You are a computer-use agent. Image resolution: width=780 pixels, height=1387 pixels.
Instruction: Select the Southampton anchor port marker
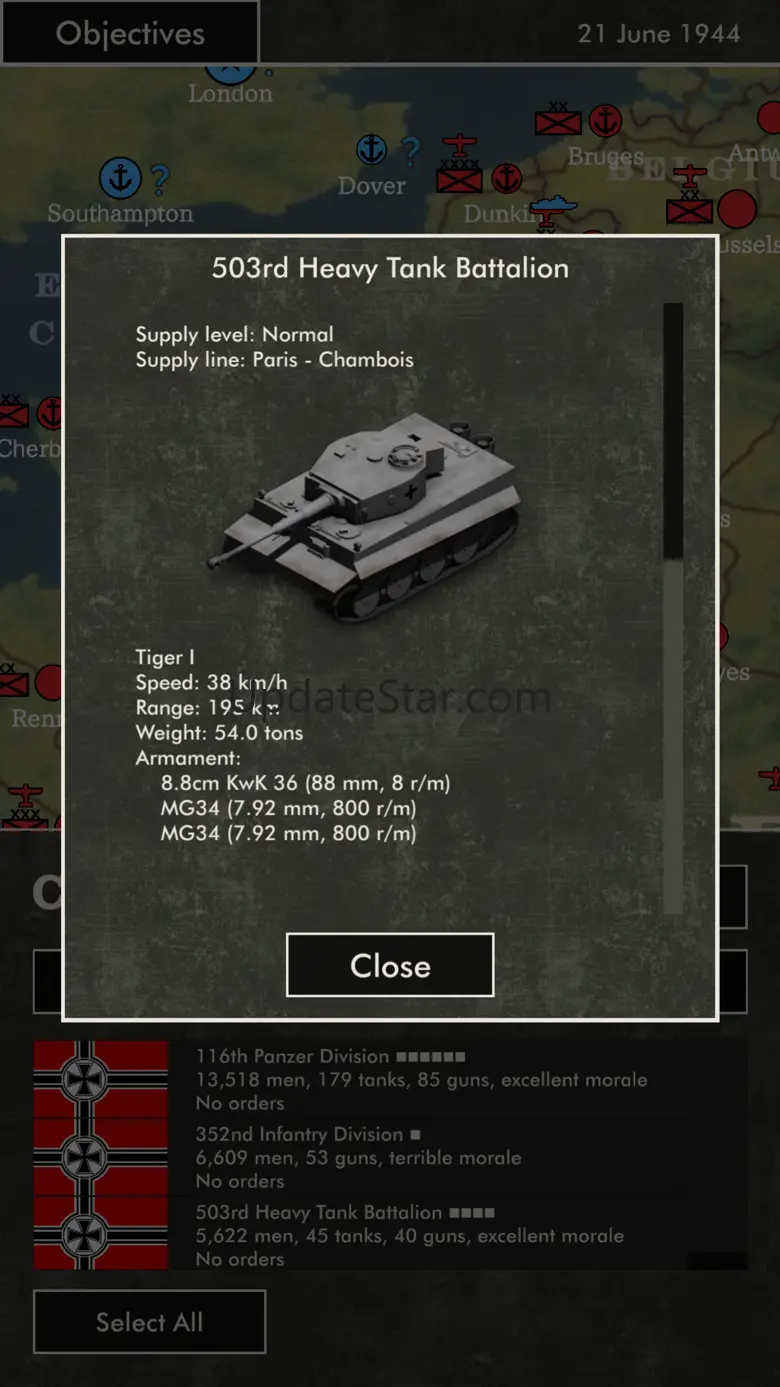pyautogui.click(x=120, y=178)
